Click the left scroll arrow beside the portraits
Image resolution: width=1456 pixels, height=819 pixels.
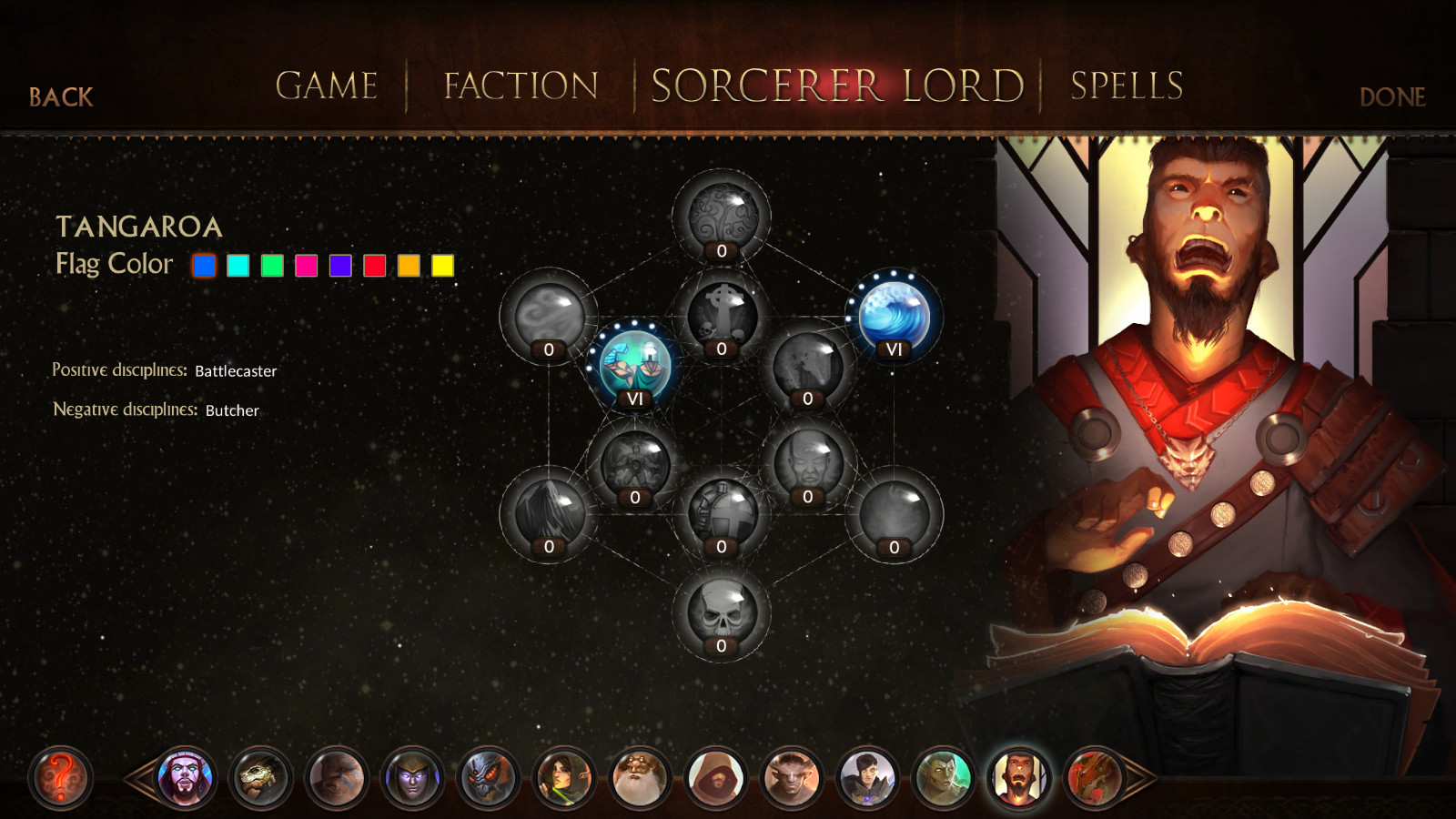[138, 778]
